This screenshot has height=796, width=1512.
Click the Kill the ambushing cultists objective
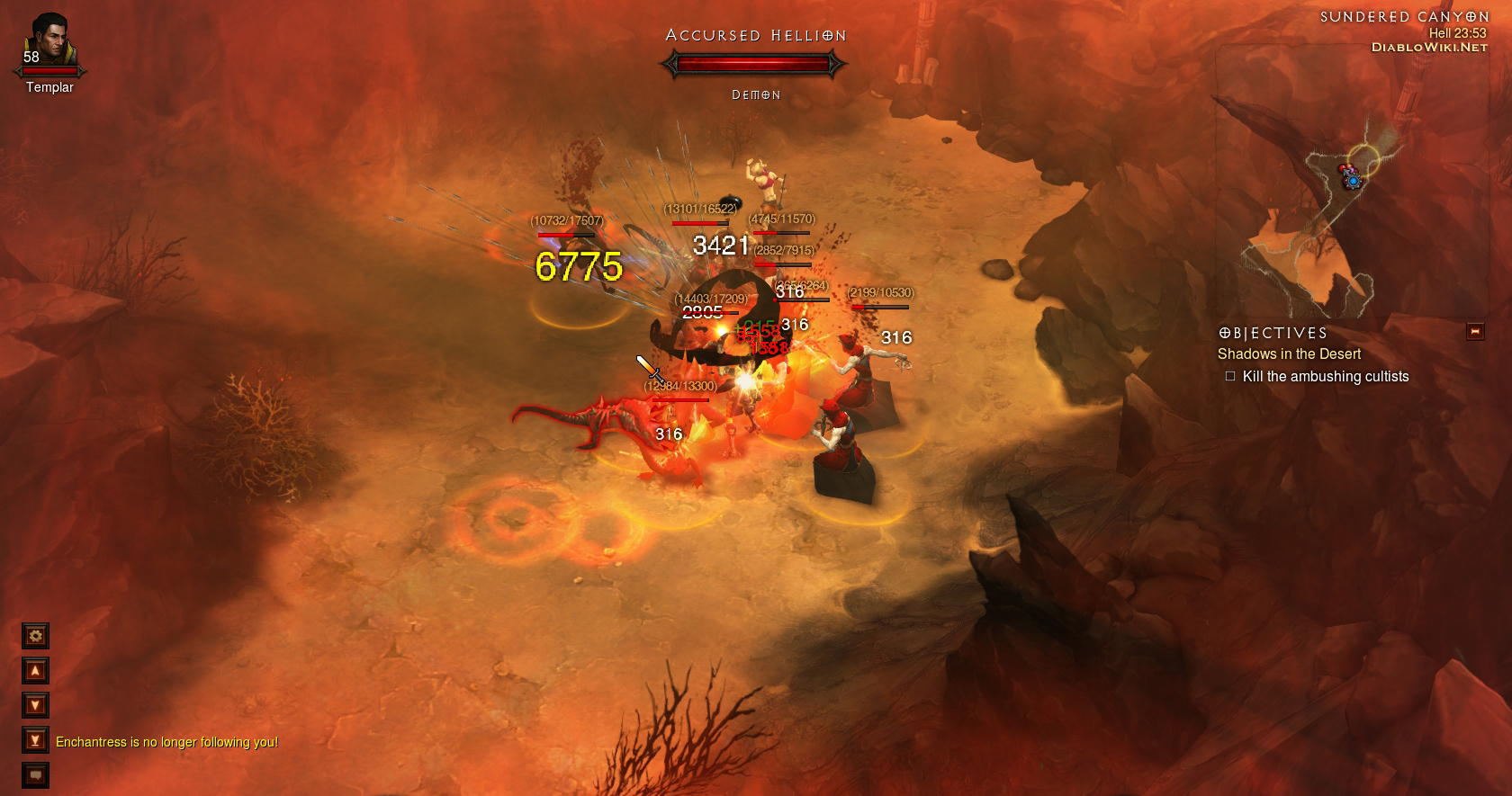coord(1325,377)
